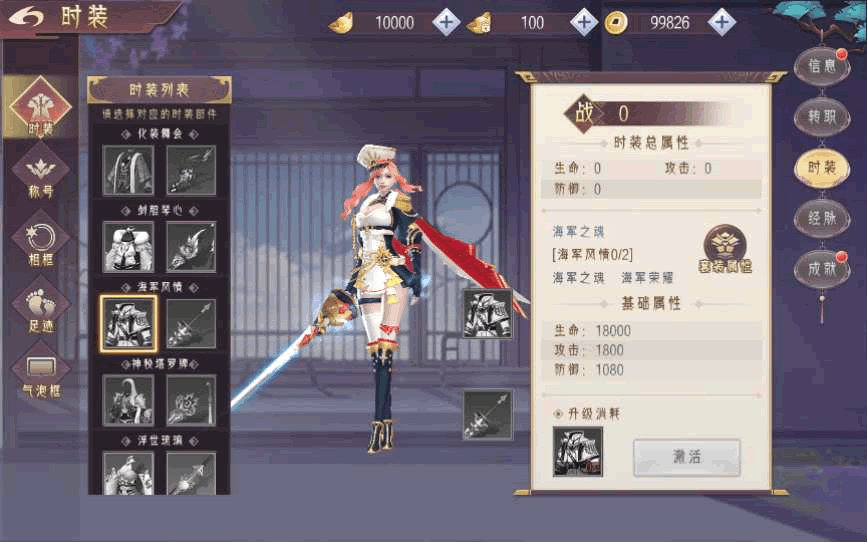Open the 相框 frame tab
The width and height of the screenshot is (867, 542).
41,241
